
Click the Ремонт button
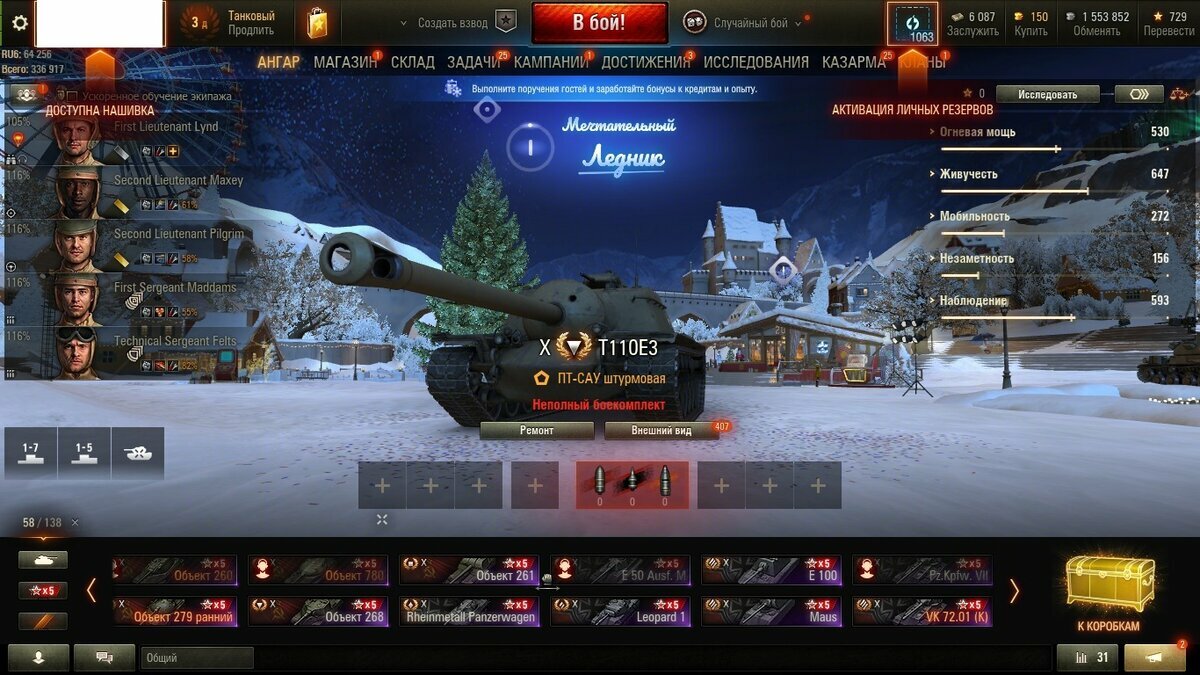[537, 430]
